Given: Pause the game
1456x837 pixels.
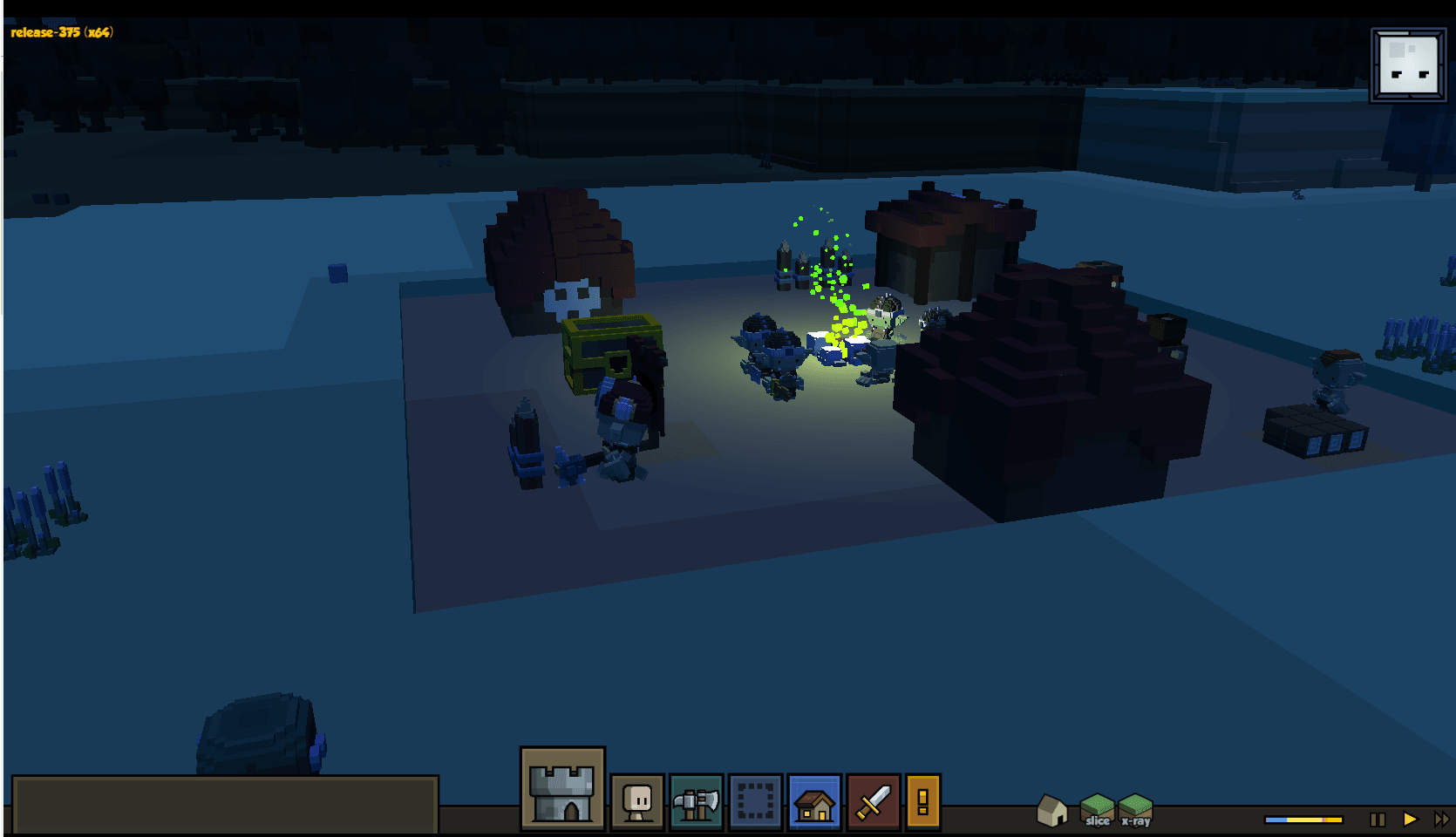Looking at the screenshot, I should click(1378, 820).
